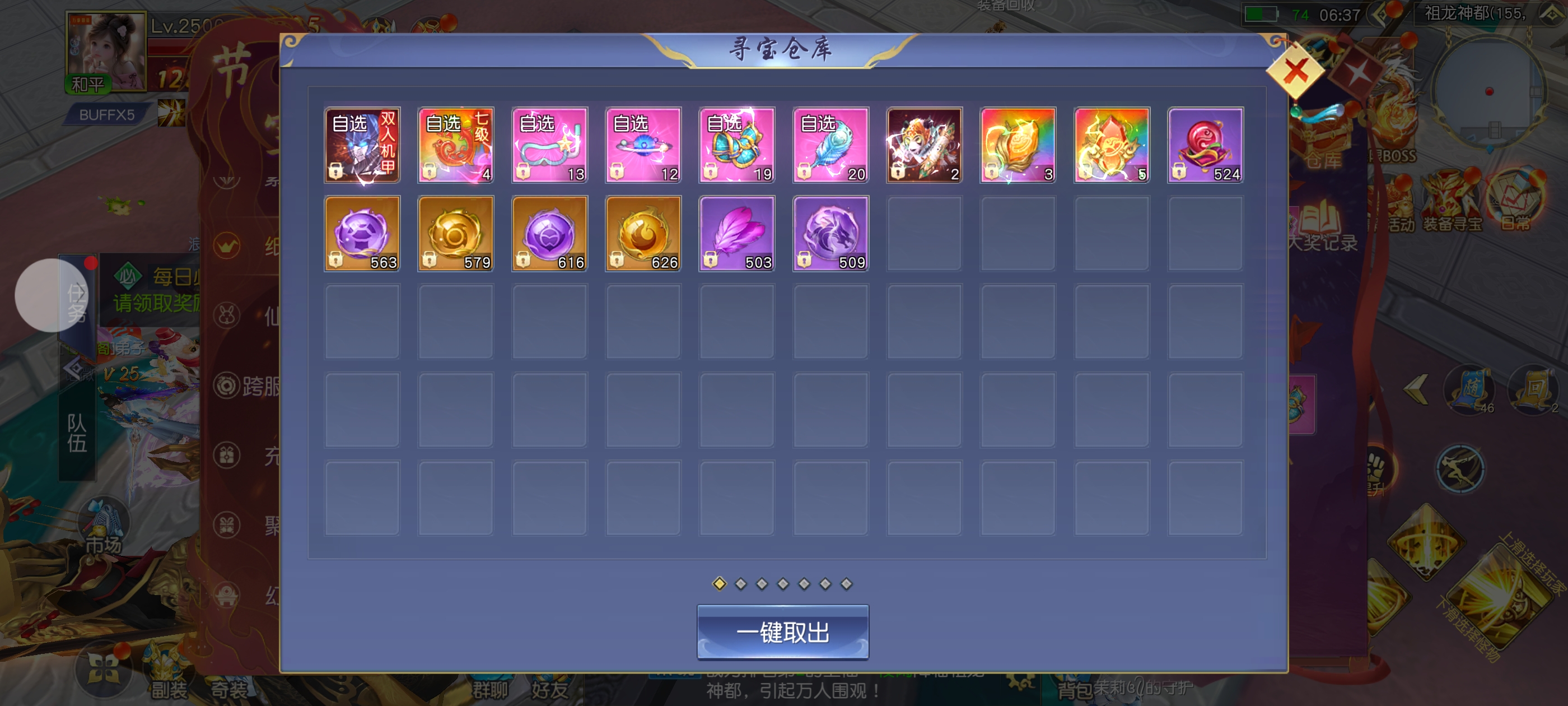Select the purple feather item with 503

(737, 234)
